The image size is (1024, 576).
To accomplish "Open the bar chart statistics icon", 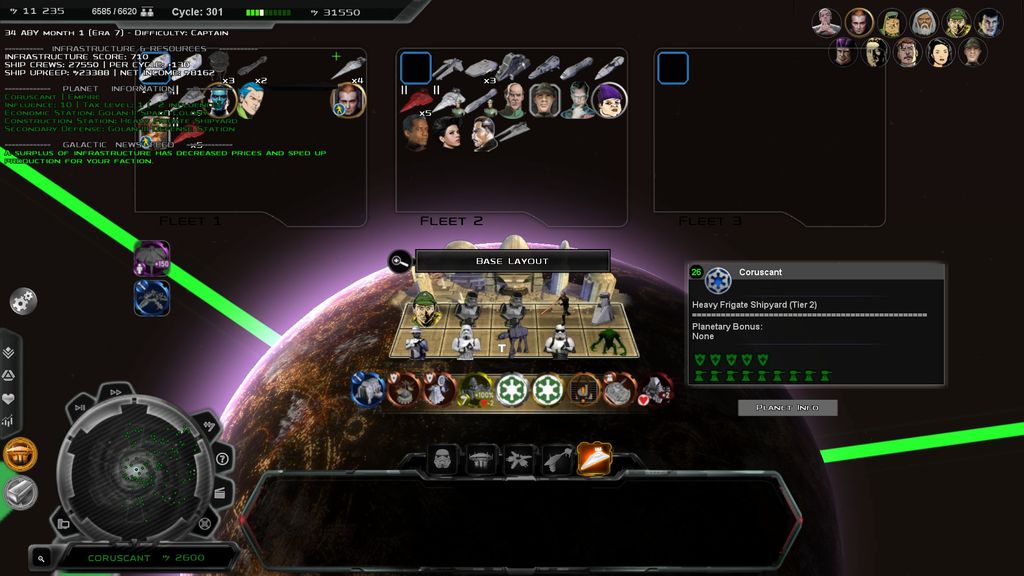I will (8, 421).
